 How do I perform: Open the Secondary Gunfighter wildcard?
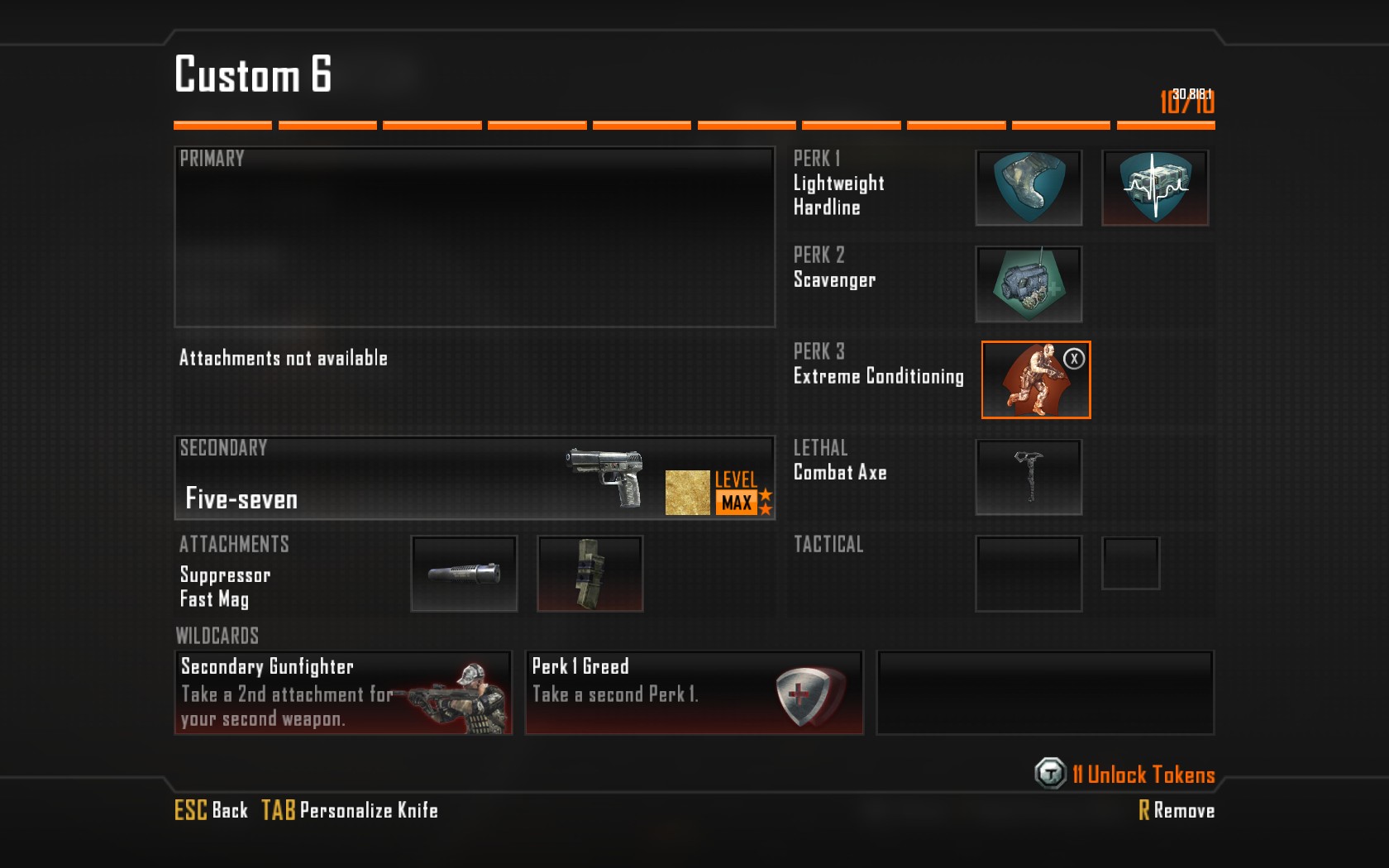(x=343, y=693)
